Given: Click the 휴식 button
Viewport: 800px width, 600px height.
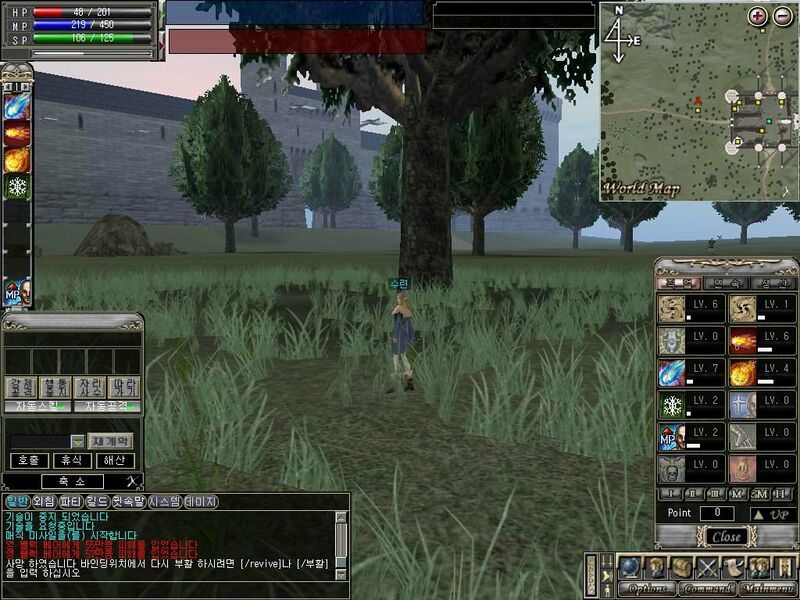Looking at the screenshot, I should coord(70,460).
